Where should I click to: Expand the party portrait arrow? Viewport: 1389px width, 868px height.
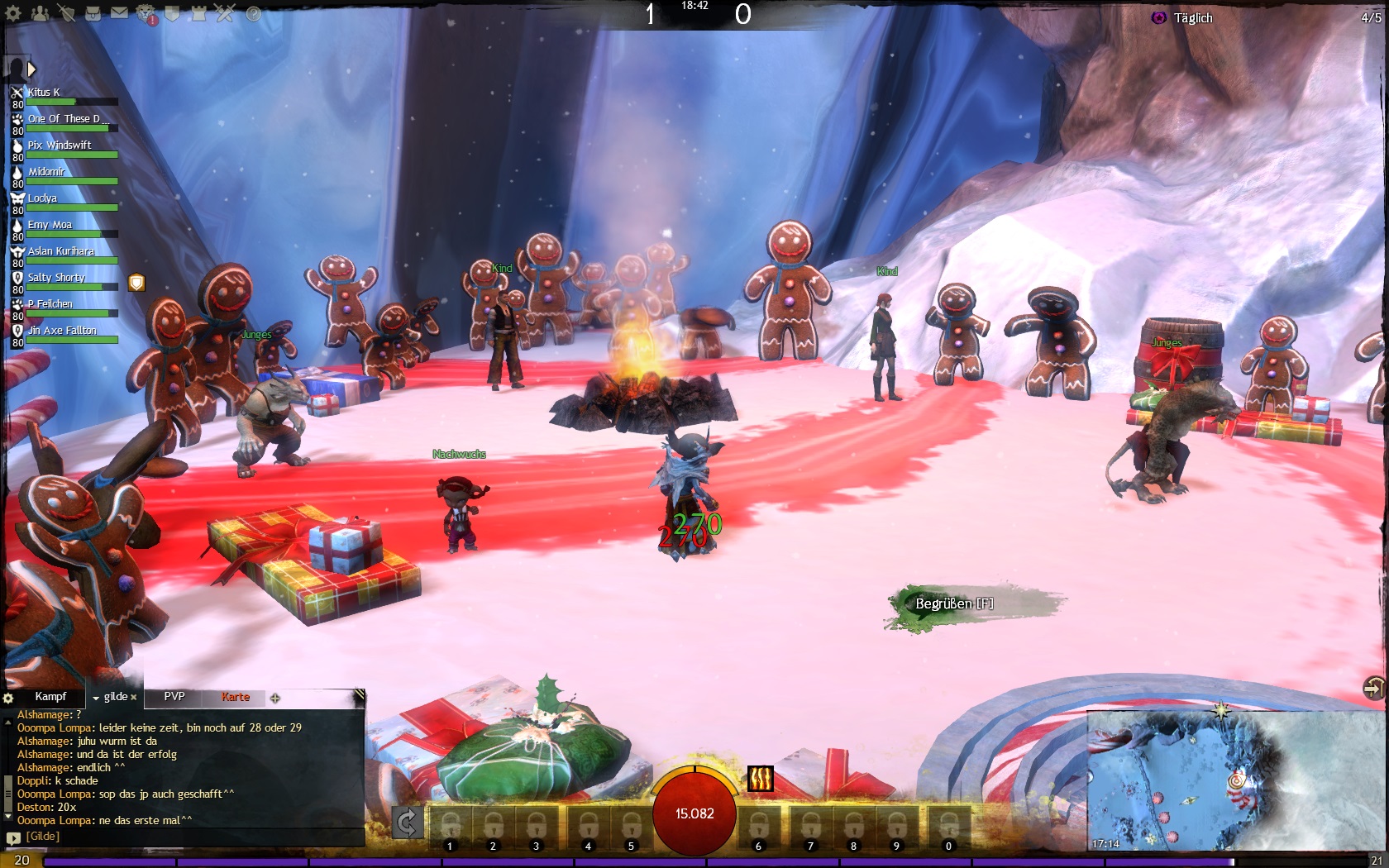click(31, 69)
